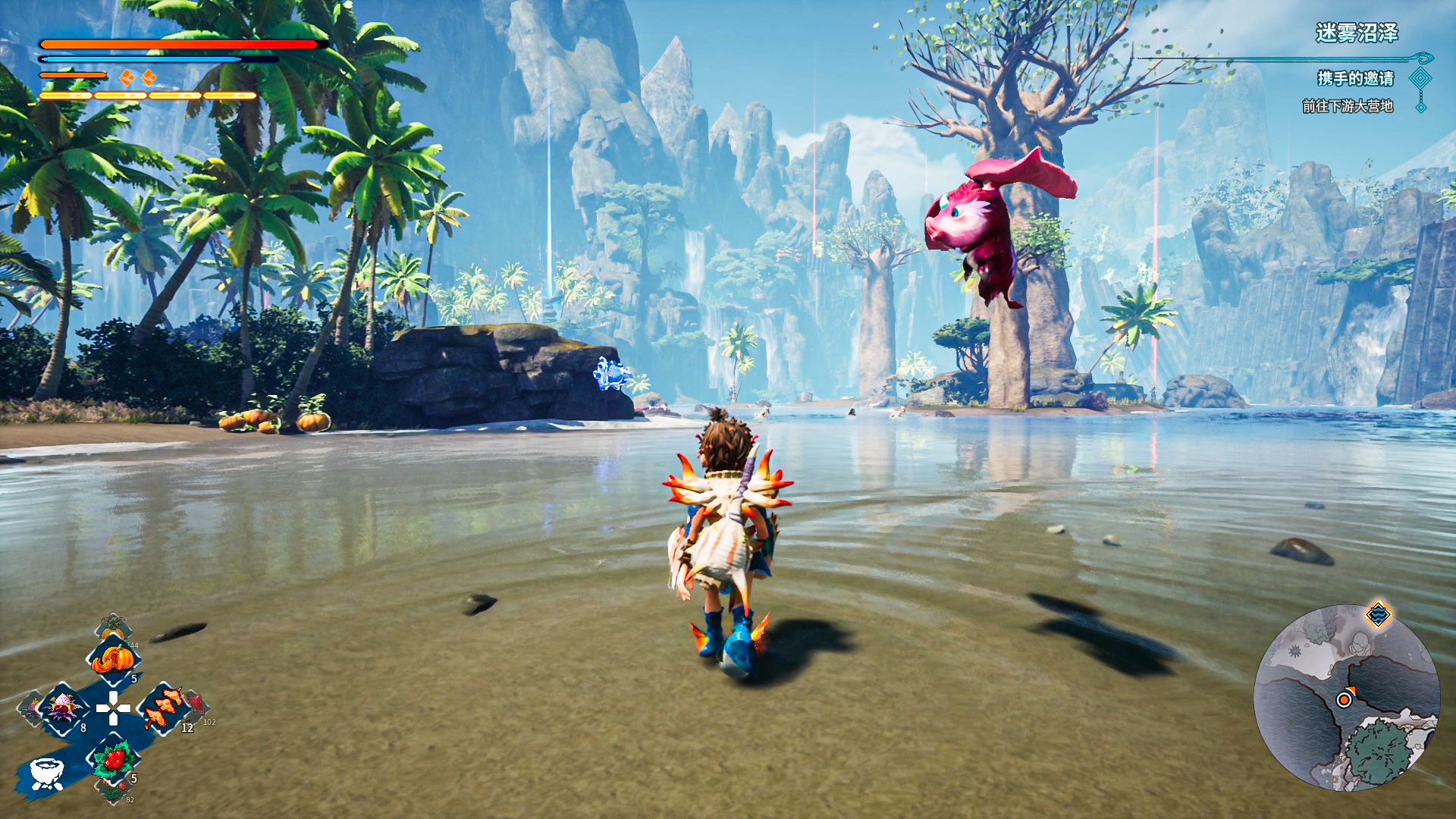Click the first orange skill point diamond

click(x=127, y=76)
